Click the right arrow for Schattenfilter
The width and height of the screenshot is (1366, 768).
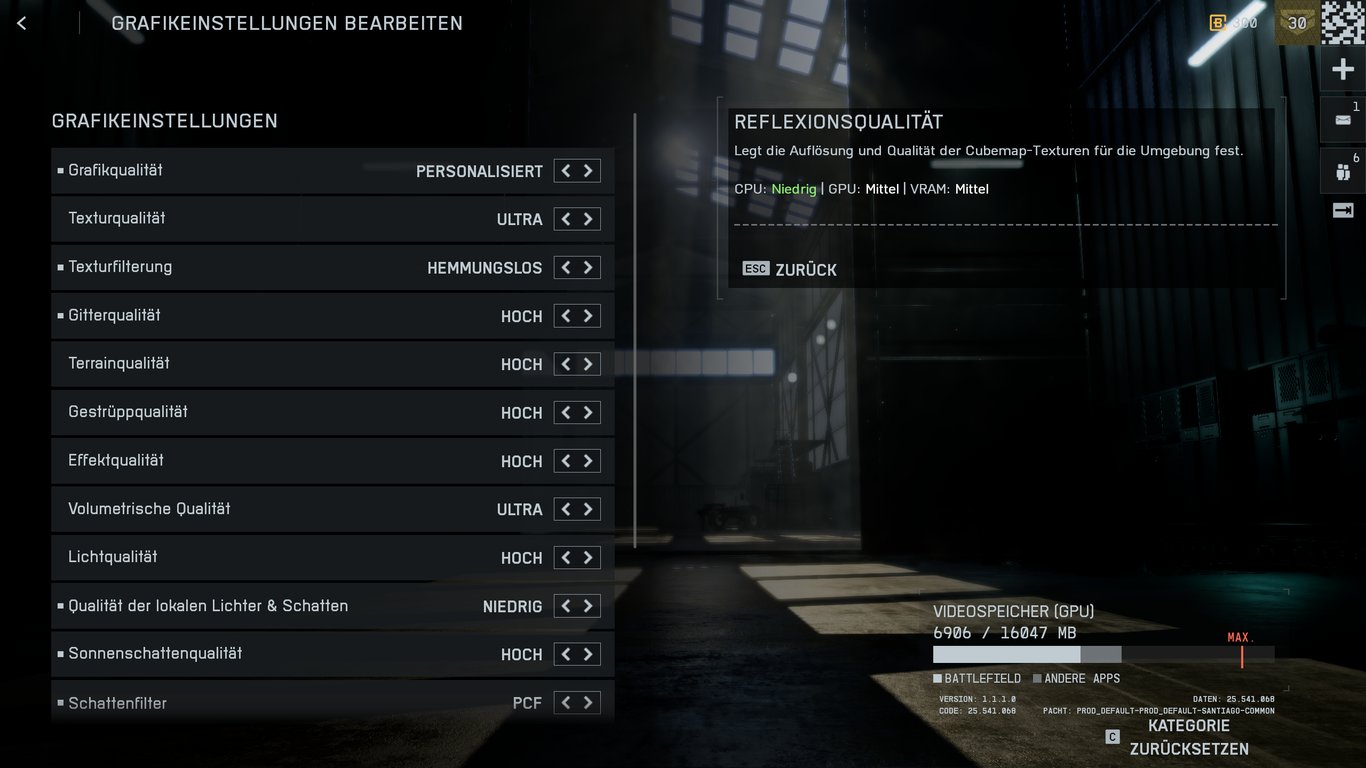click(x=590, y=702)
